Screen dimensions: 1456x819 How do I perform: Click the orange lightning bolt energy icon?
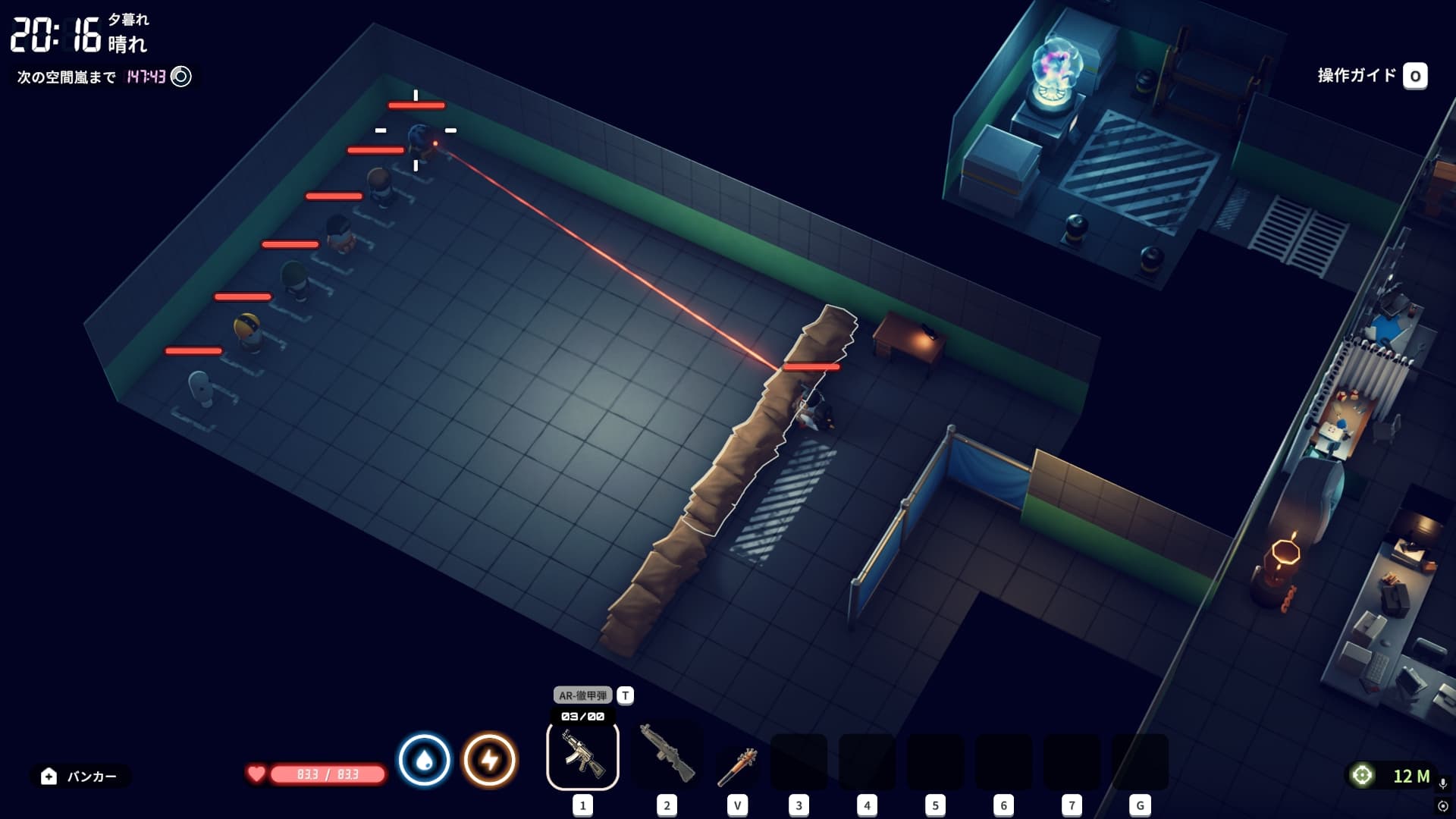(490, 760)
